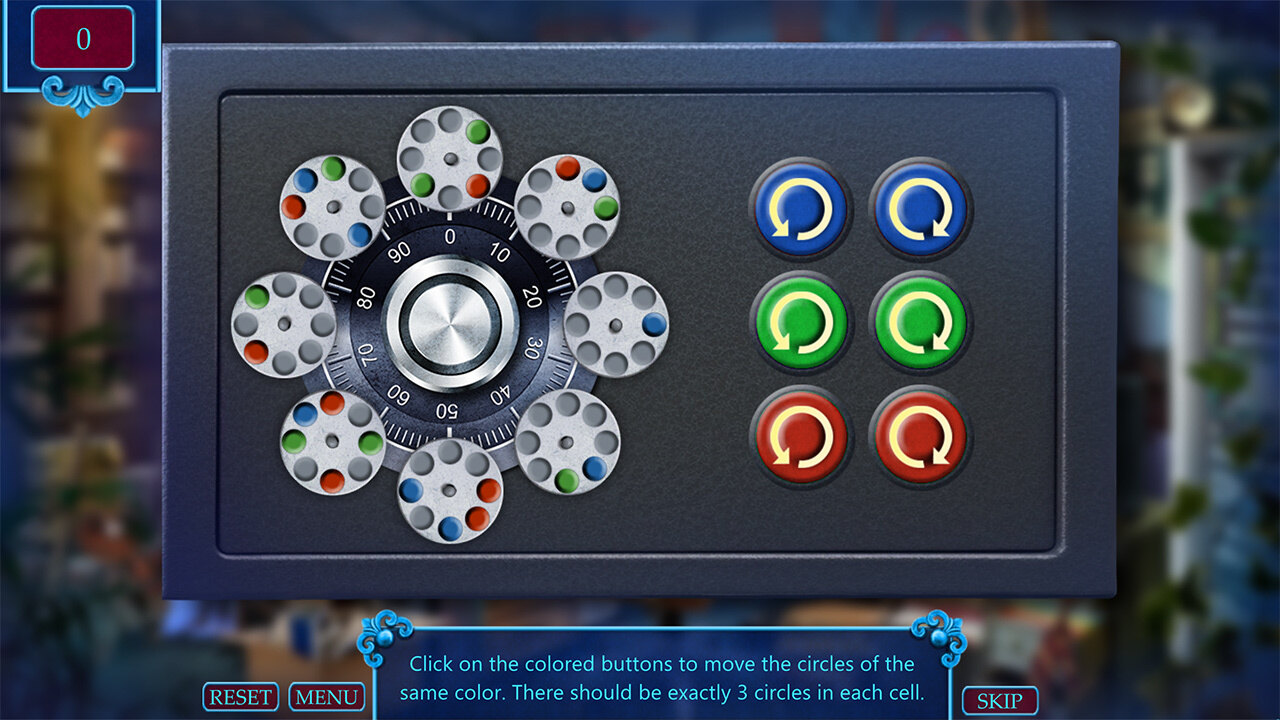Skip the safe puzzle

[999, 701]
